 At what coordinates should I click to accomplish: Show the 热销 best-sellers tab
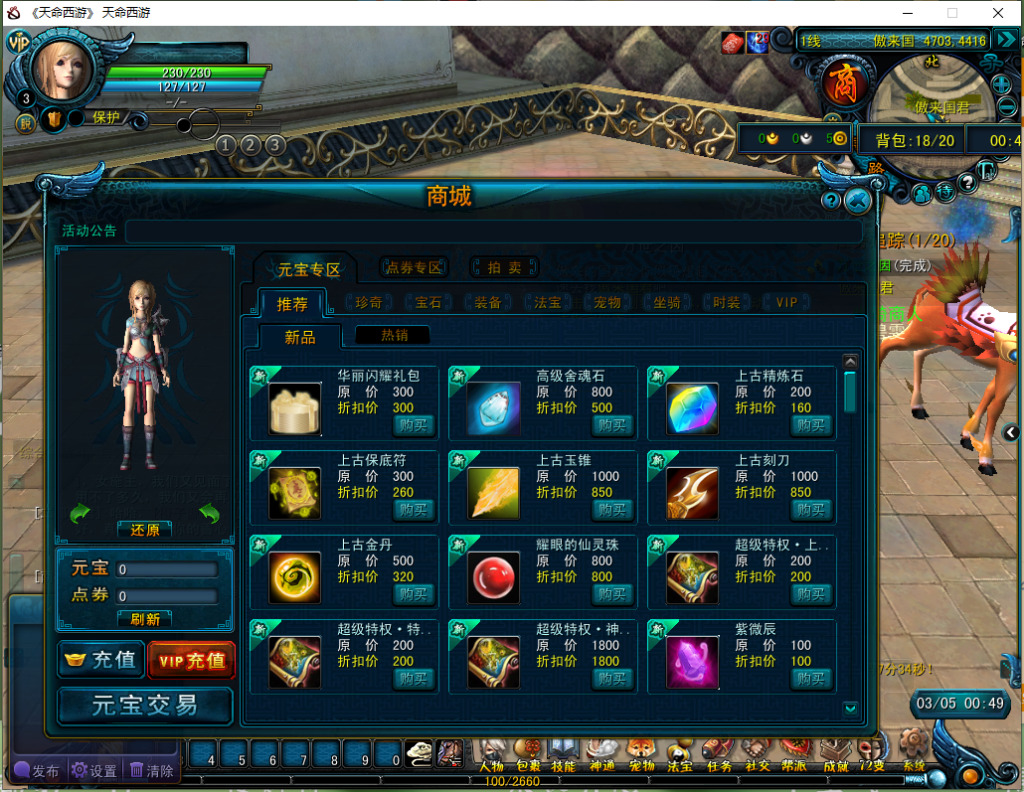[x=392, y=336]
